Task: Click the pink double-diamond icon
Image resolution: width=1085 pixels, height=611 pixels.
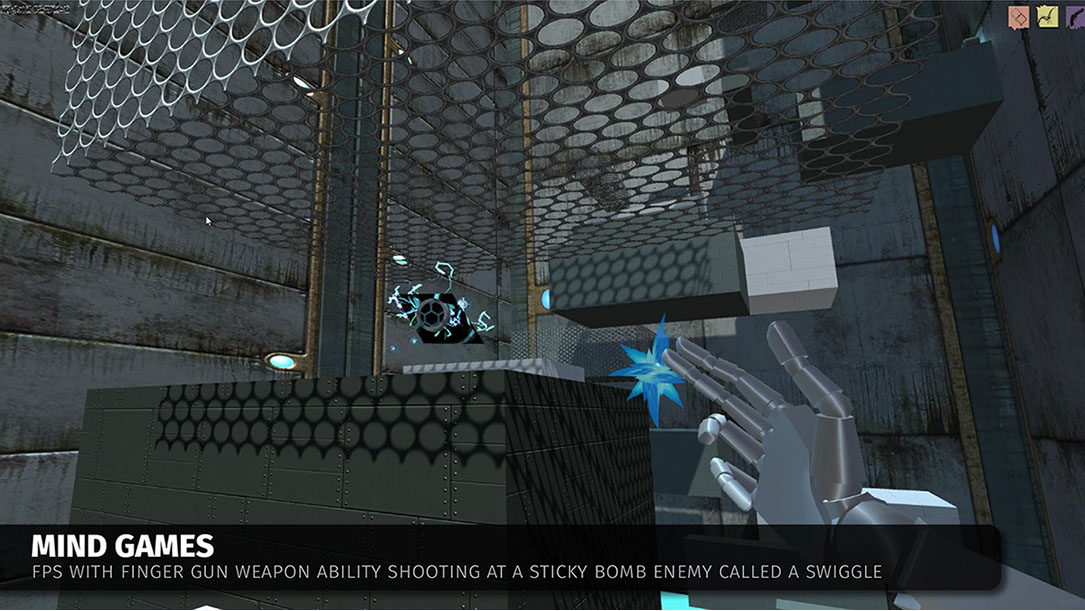Action: click(x=1018, y=17)
